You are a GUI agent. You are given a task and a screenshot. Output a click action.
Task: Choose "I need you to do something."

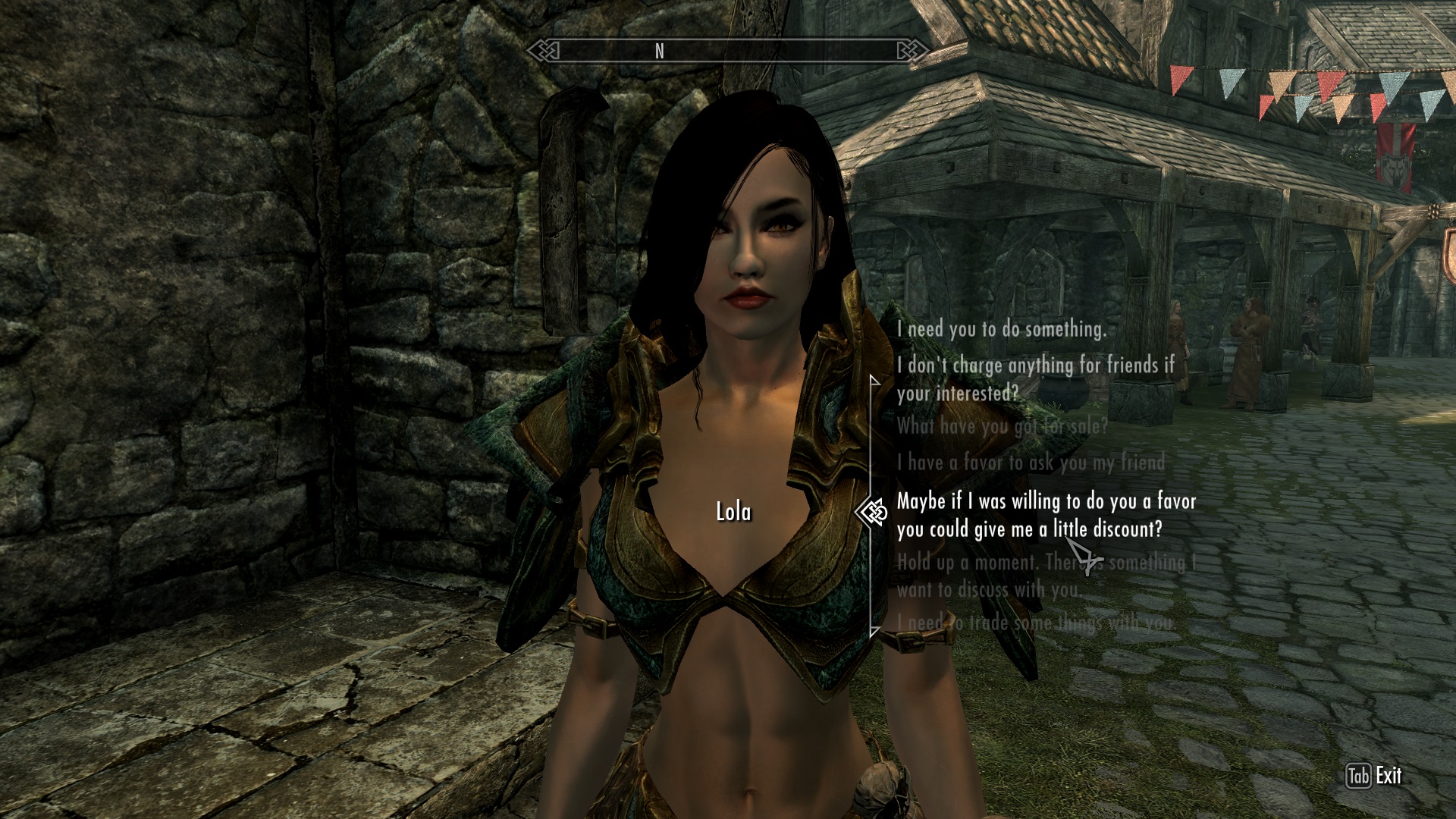pyautogui.click(x=1001, y=329)
